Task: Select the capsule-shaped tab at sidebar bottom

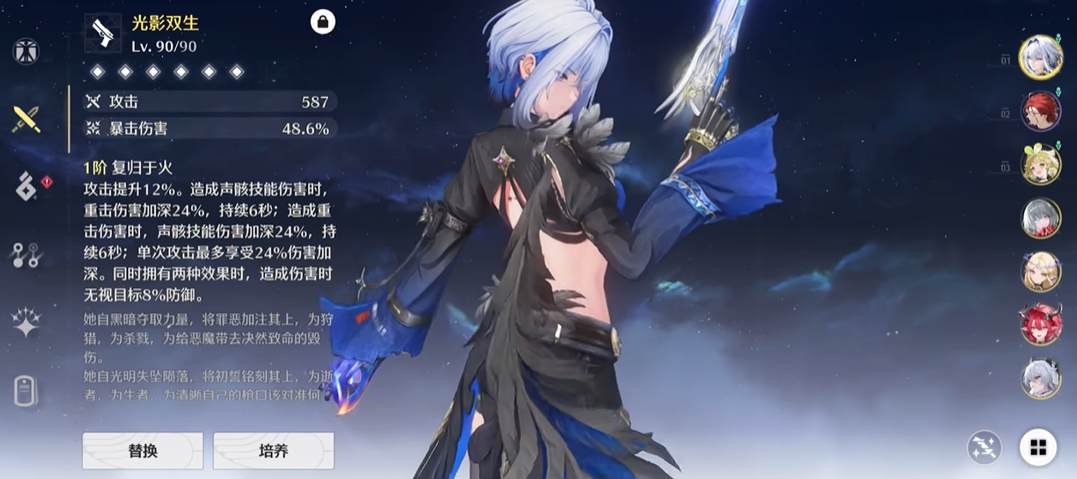Action: [x=25, y=391]
